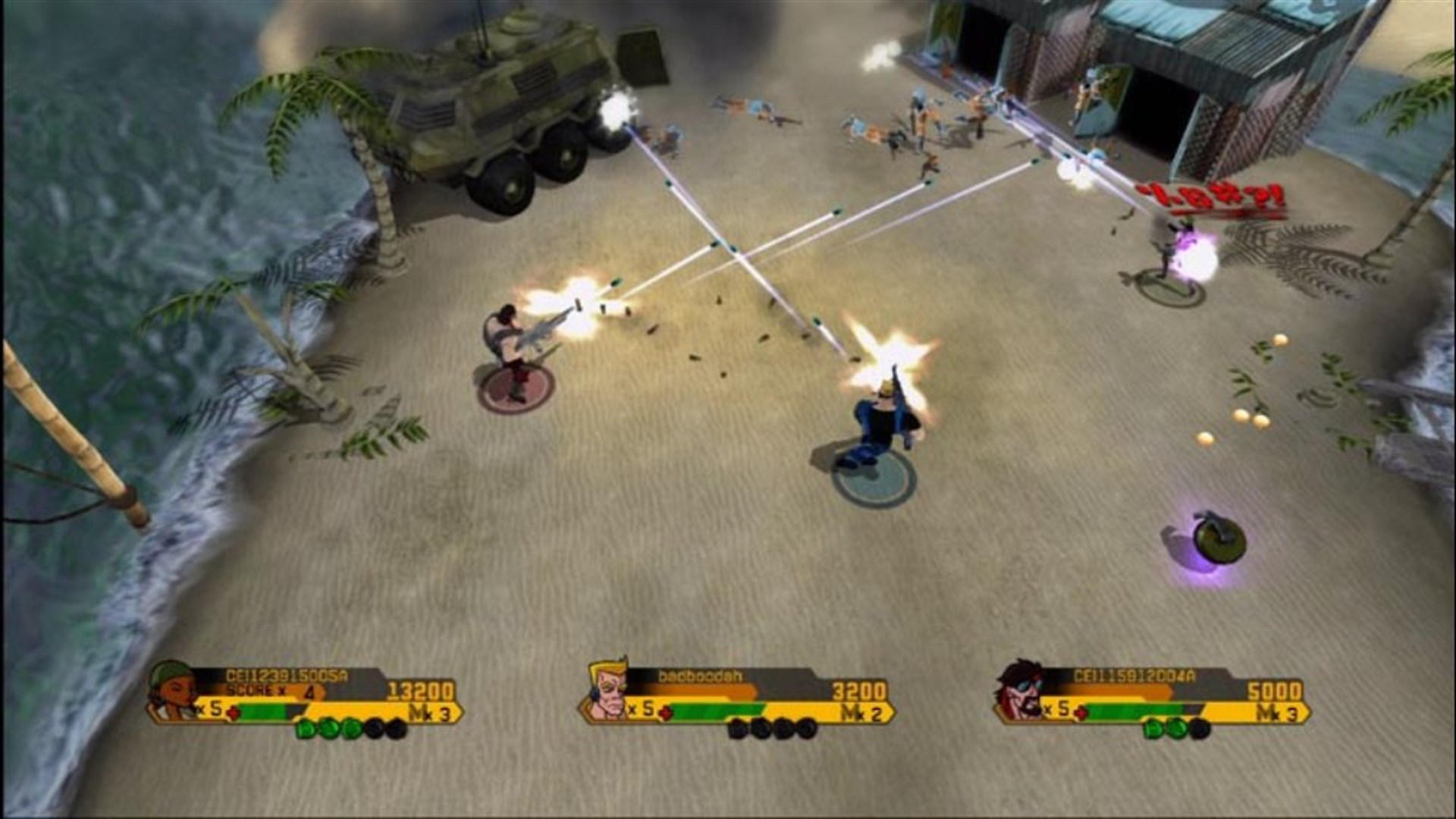Click the red health cross icon in bapboodah's bar
The image size is (1456, 819).
tap(665, 712)
